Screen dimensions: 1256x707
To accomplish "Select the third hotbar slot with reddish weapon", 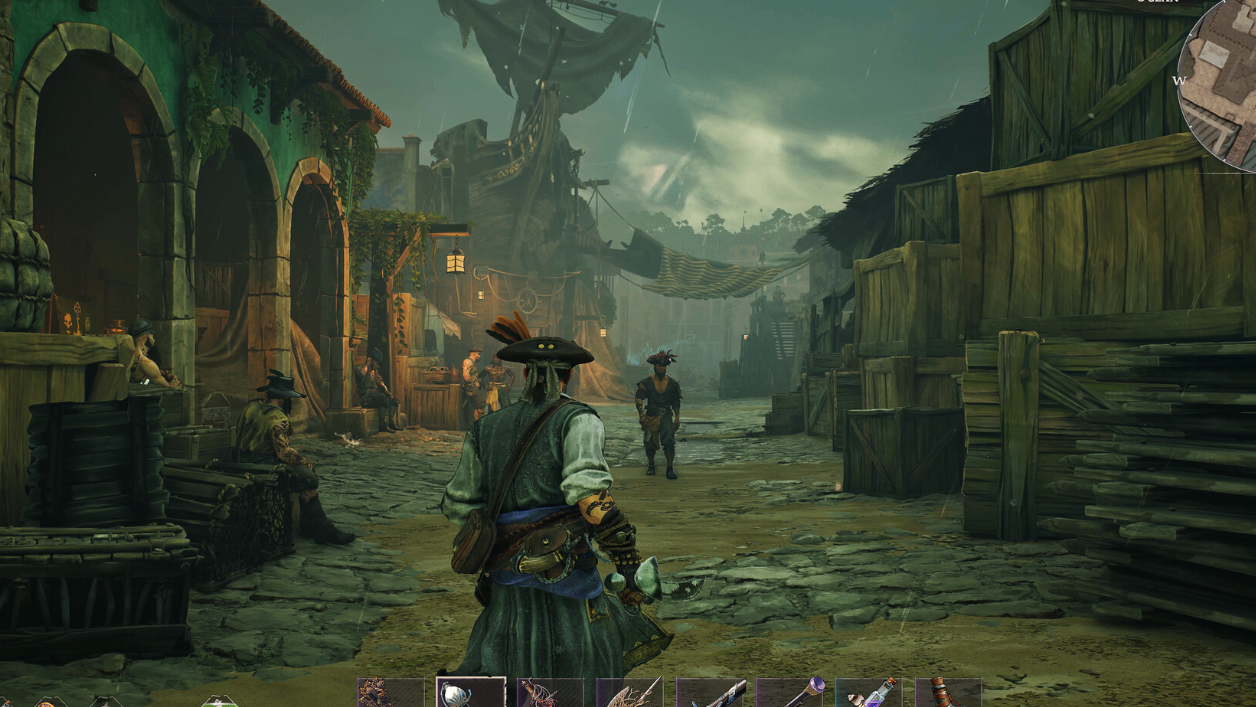I will [x=550, y=693].
